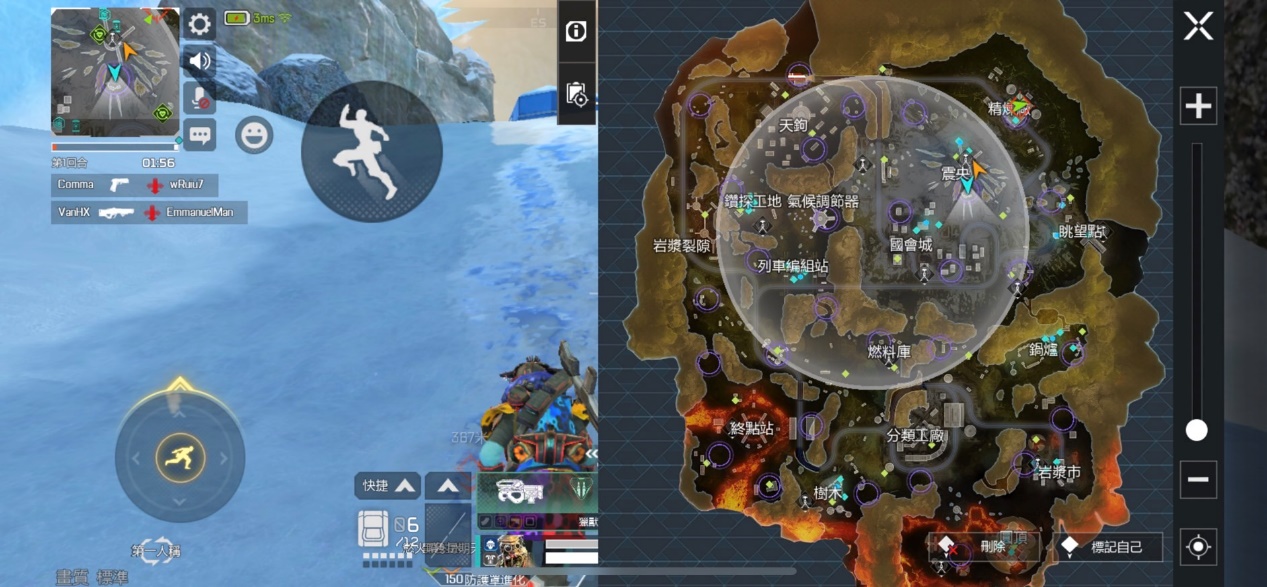Open the clipboard with location pin icon

pos(576,94)
